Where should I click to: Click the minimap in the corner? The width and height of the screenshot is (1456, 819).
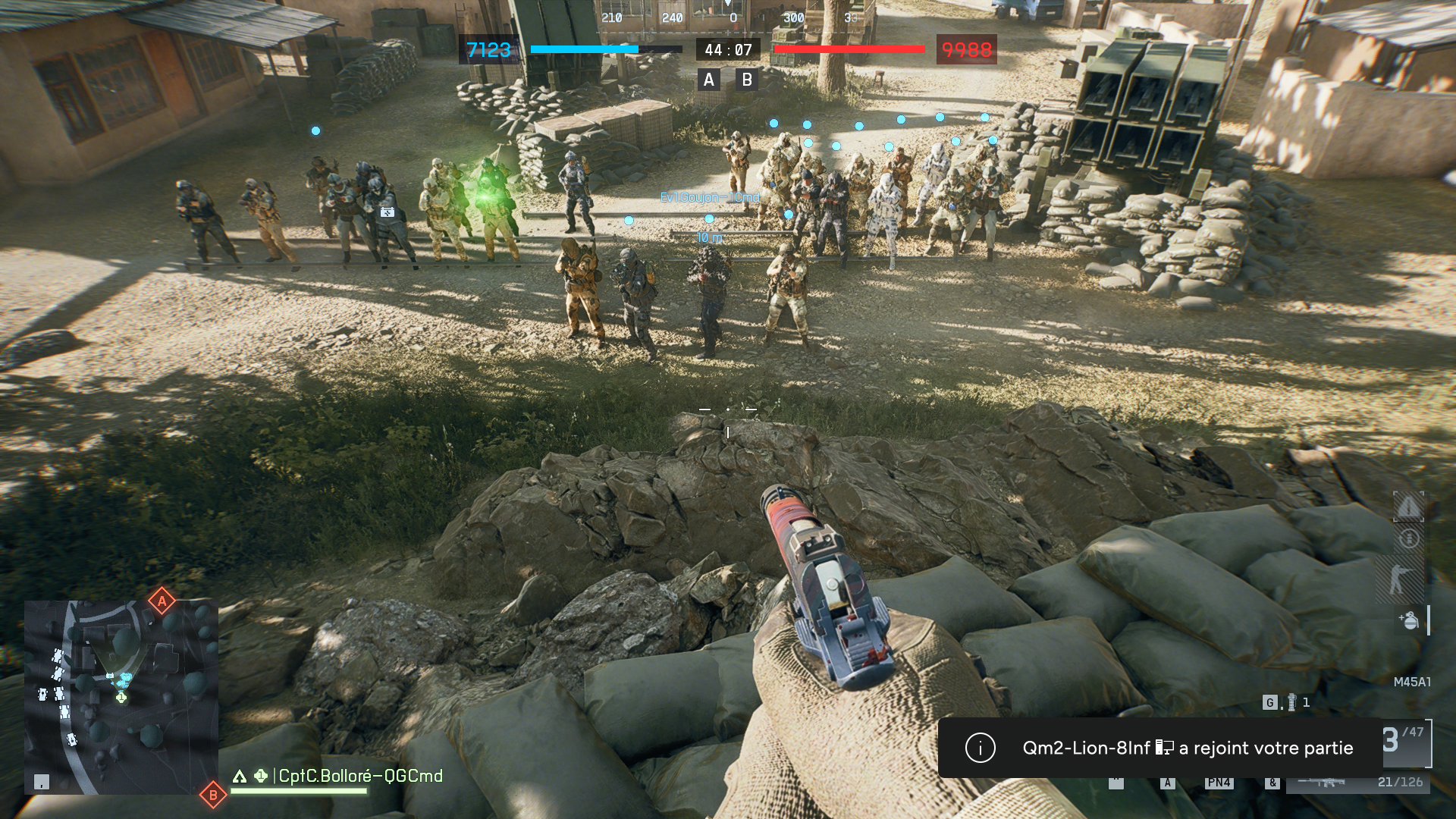[x=121, y=698]
